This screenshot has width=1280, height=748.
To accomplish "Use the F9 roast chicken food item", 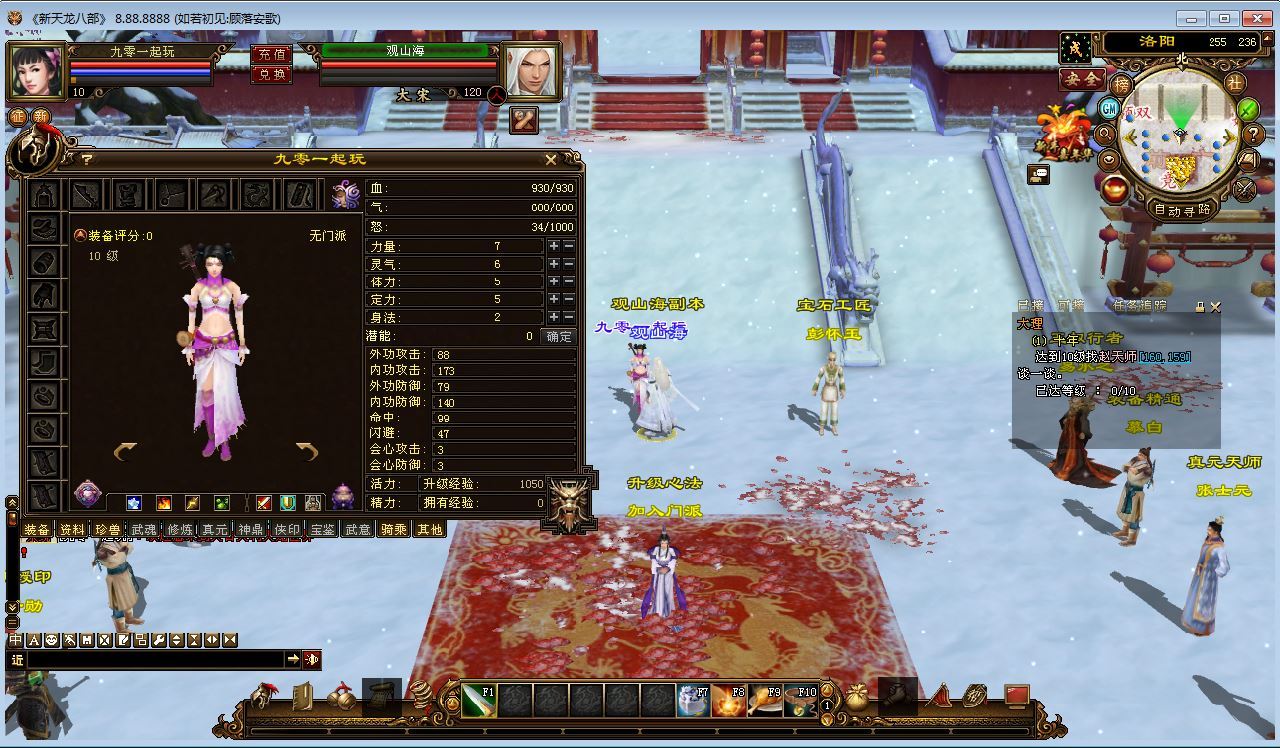I will (x=766, y=700).
